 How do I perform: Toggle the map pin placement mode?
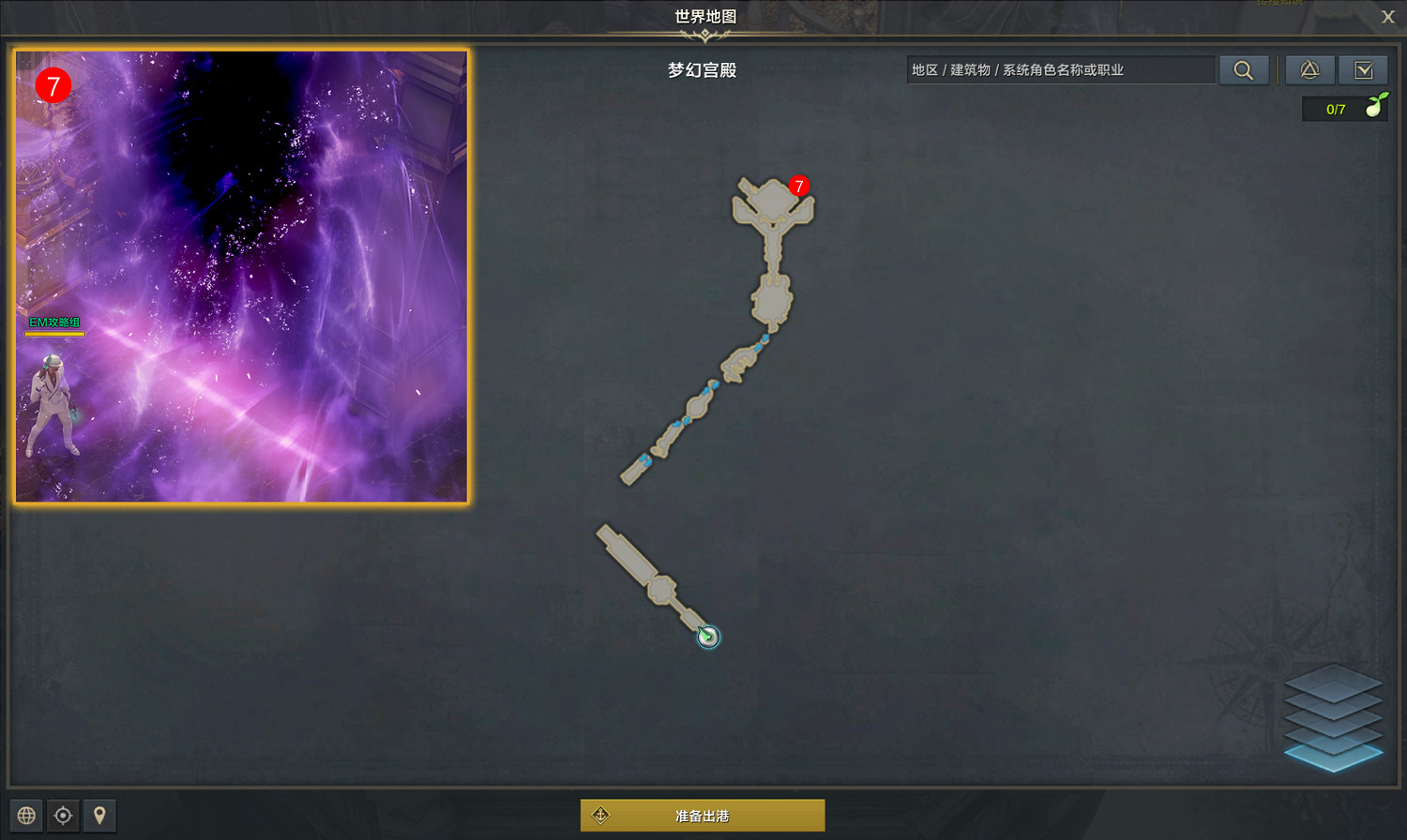(x=98, y=816)
